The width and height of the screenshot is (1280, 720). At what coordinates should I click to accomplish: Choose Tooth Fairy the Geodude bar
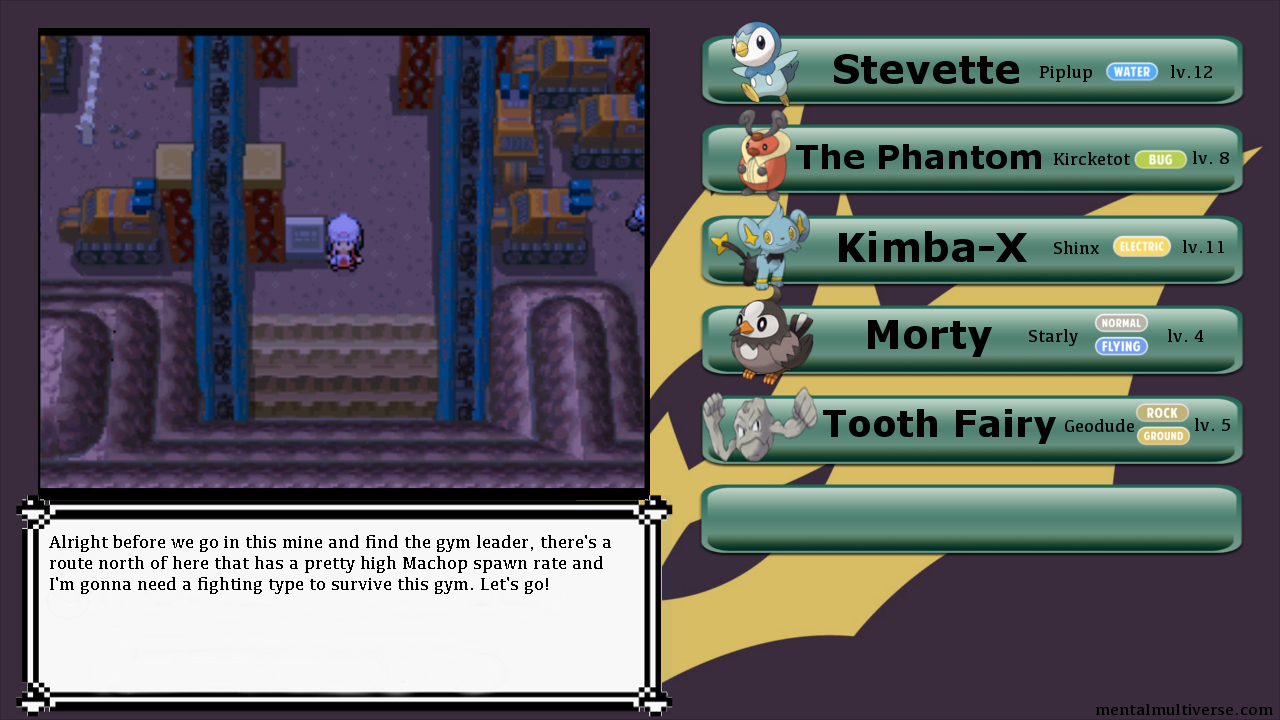tap(972, 427)
